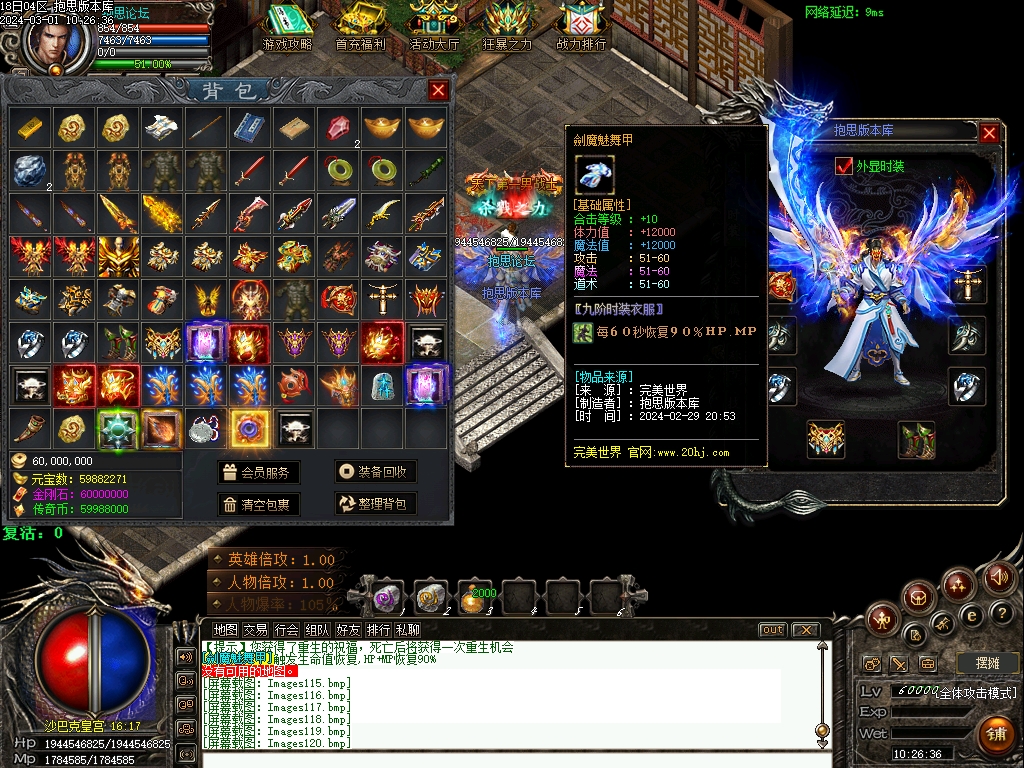Open the 活动大厅 event hall
This screenshot has width=1024, height=768.
434,27
